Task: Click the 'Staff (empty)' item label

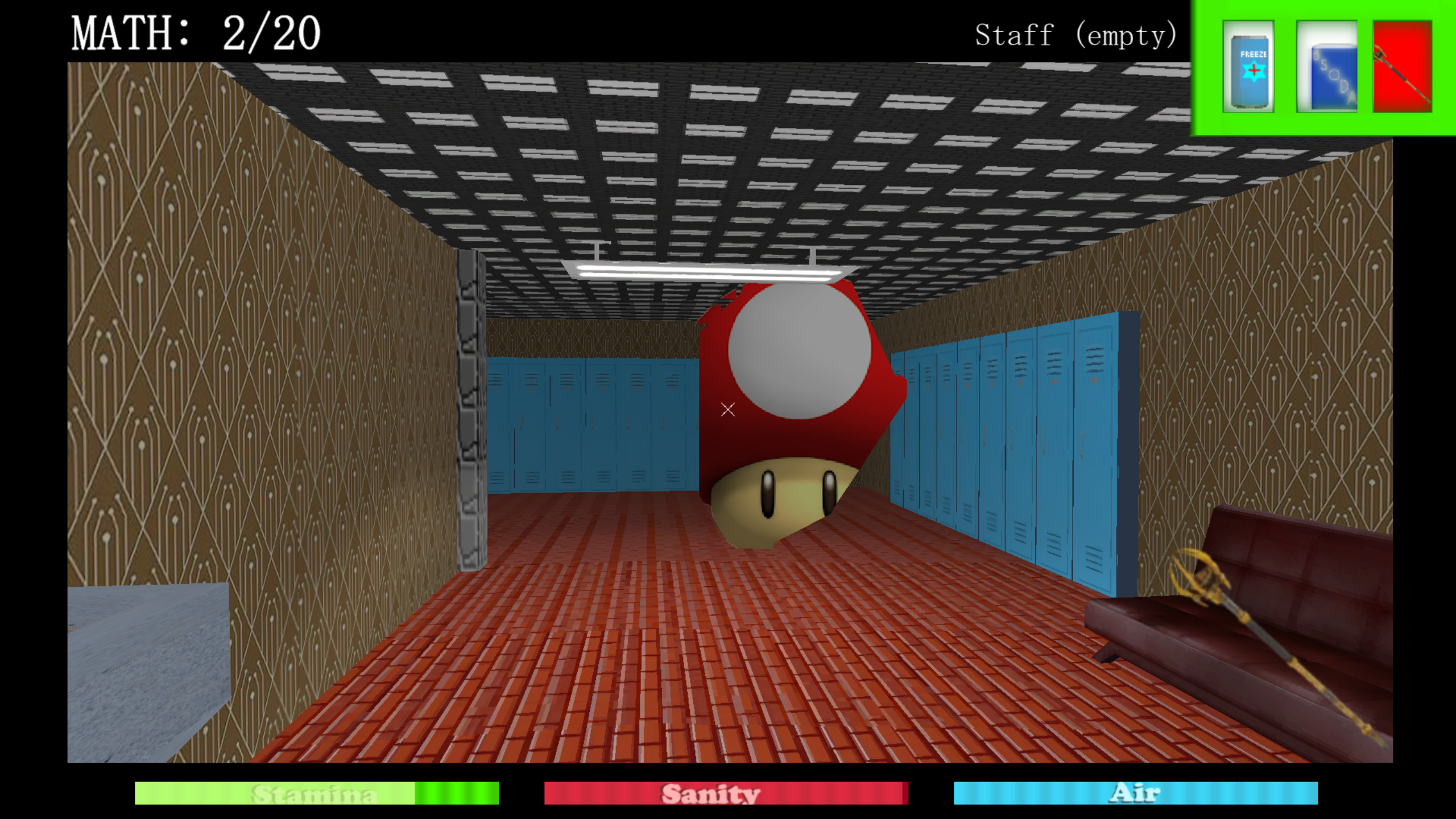Action: pos(1076,36)
